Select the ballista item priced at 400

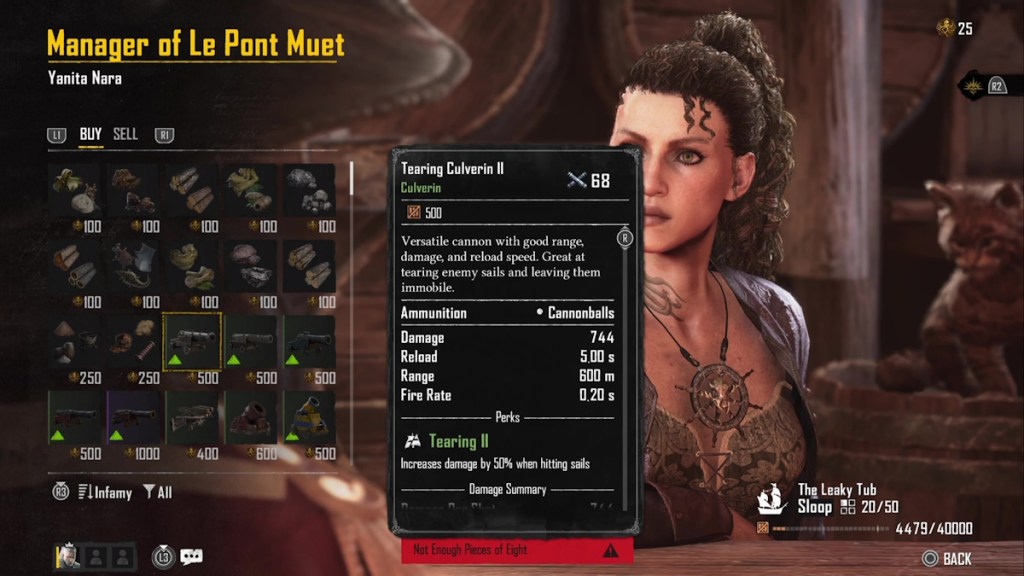[192, 419]
